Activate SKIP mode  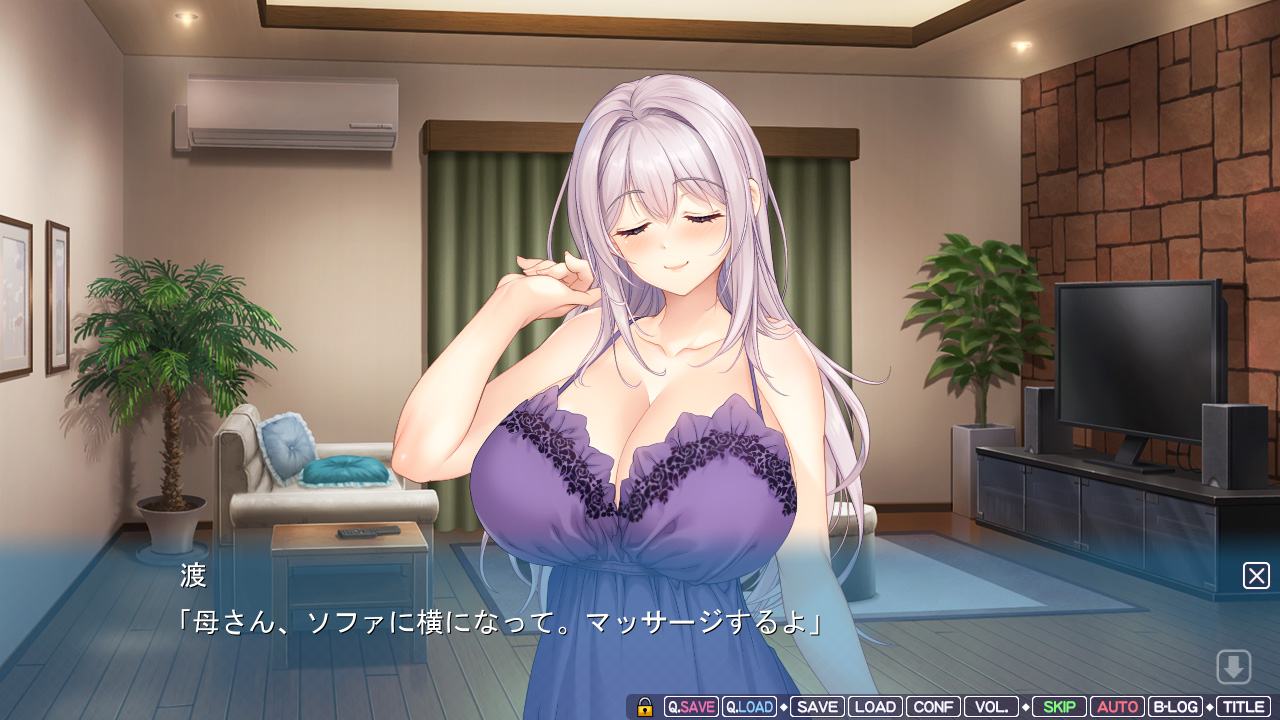click(x=1059, y=707)
